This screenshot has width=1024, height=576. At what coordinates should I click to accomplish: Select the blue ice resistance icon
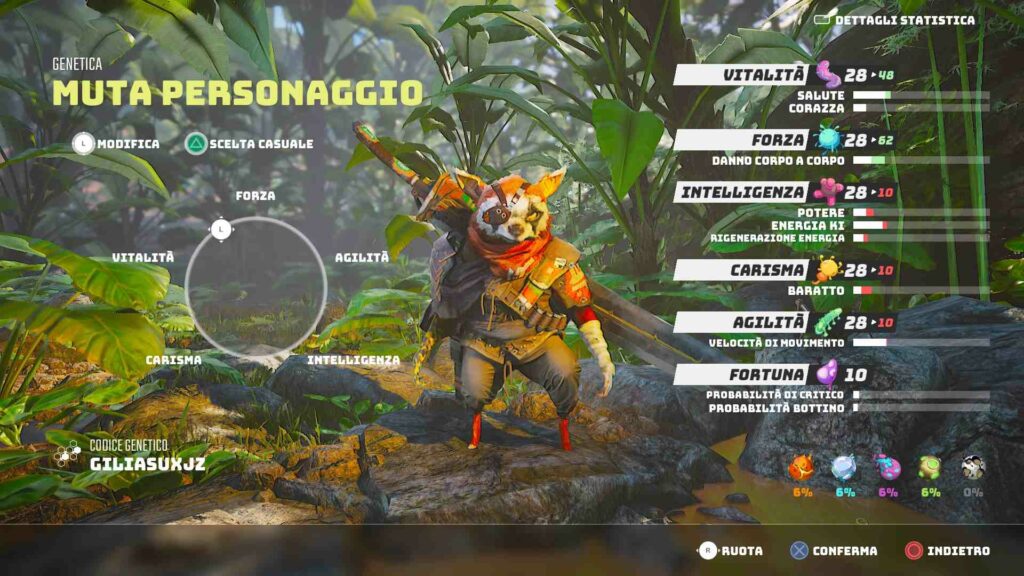tap(845, 468)
